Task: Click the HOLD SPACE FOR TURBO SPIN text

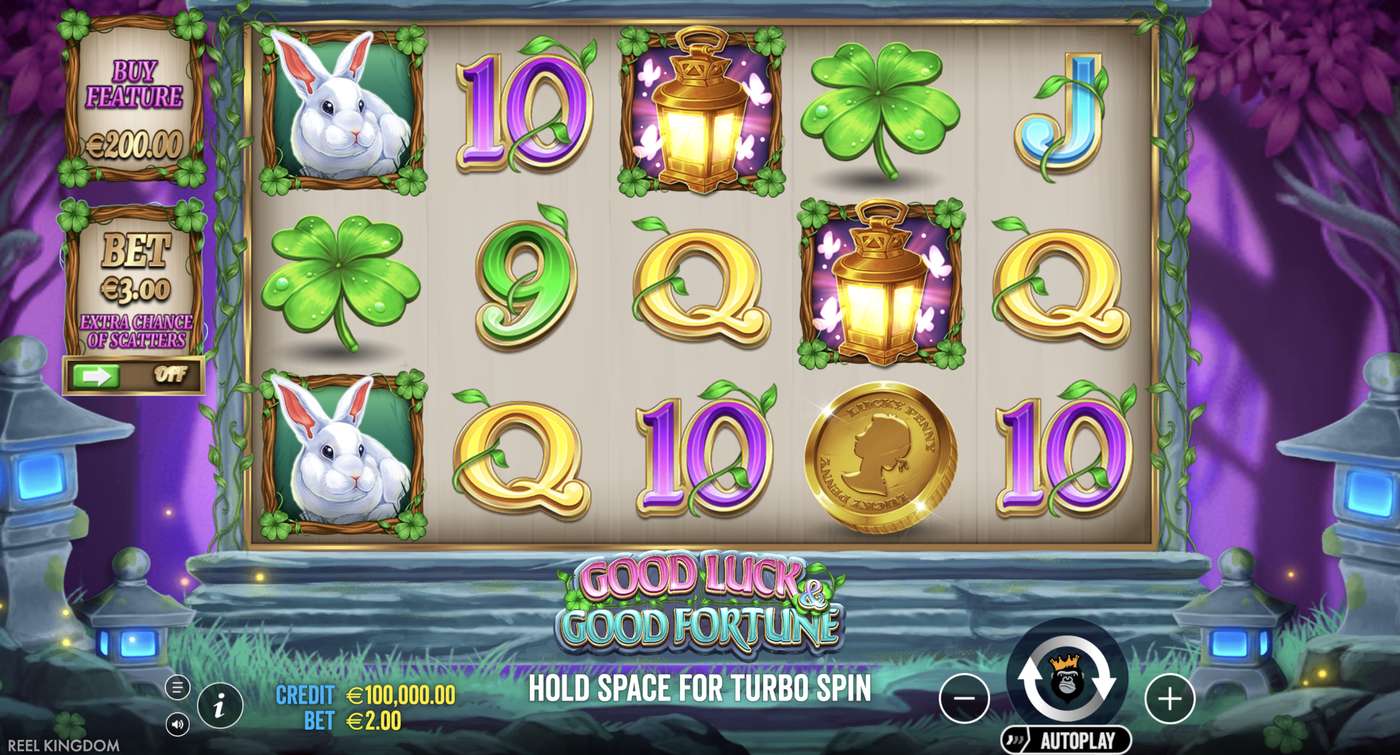Action: coord(706,686)
